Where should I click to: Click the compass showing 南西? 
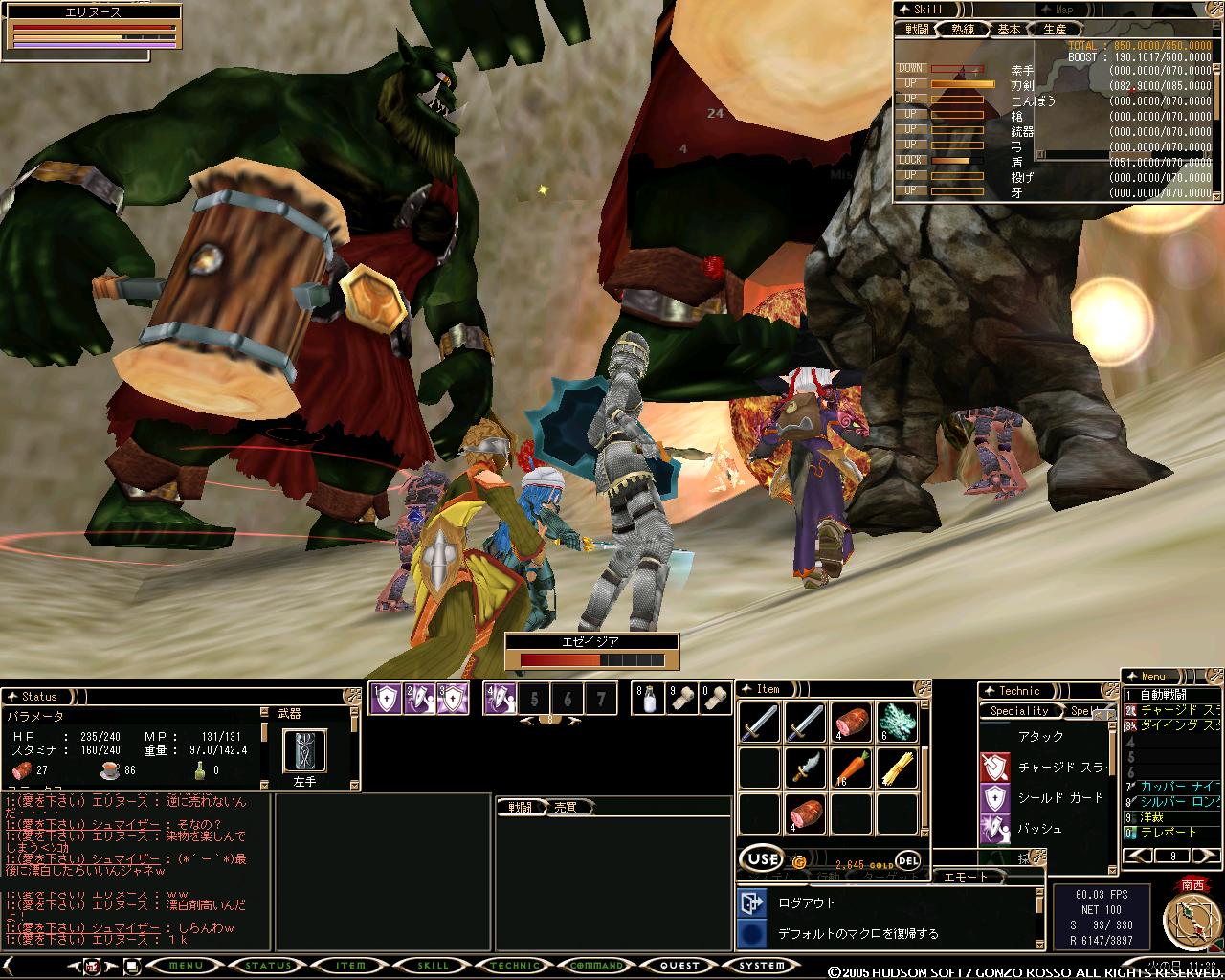click(x=1192, y=919)
